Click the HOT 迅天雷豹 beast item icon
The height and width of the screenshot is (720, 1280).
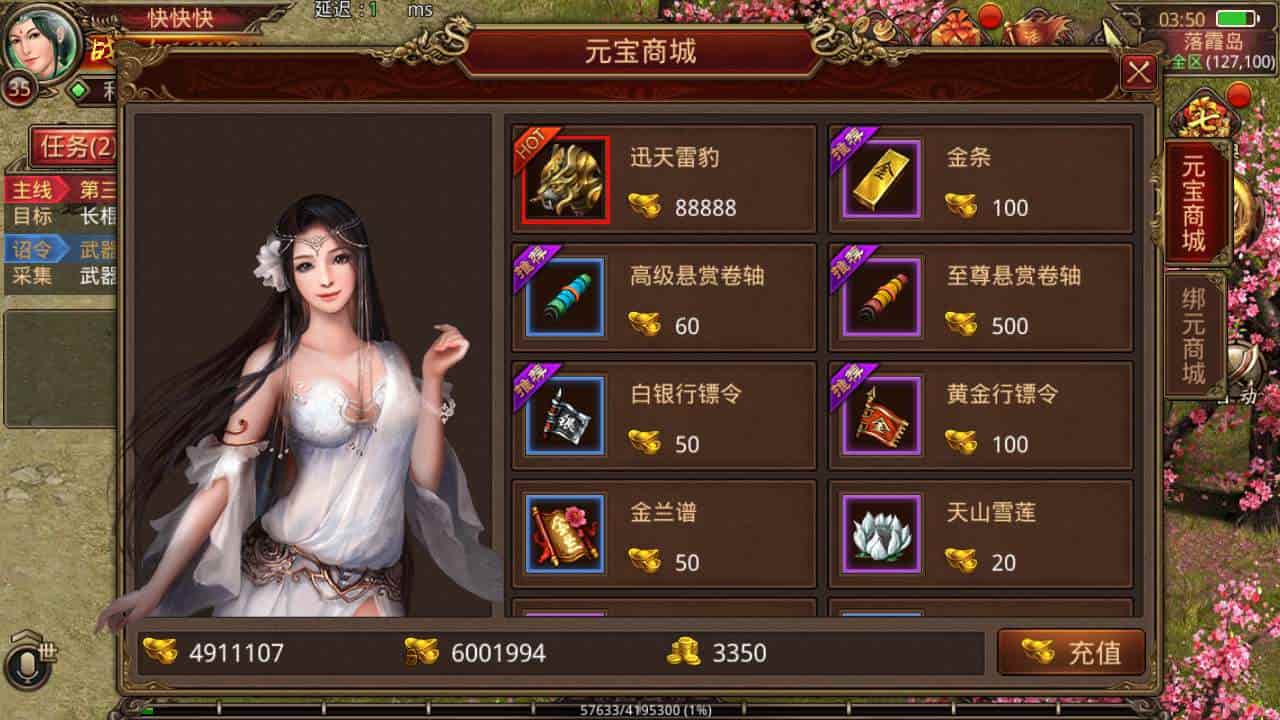(563, 179)
